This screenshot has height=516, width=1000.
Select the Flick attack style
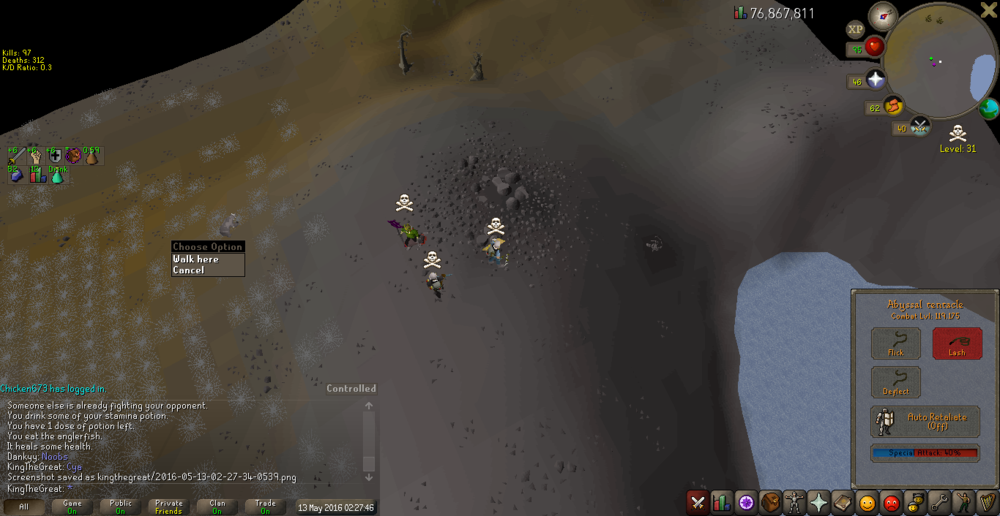coord(895,343)
